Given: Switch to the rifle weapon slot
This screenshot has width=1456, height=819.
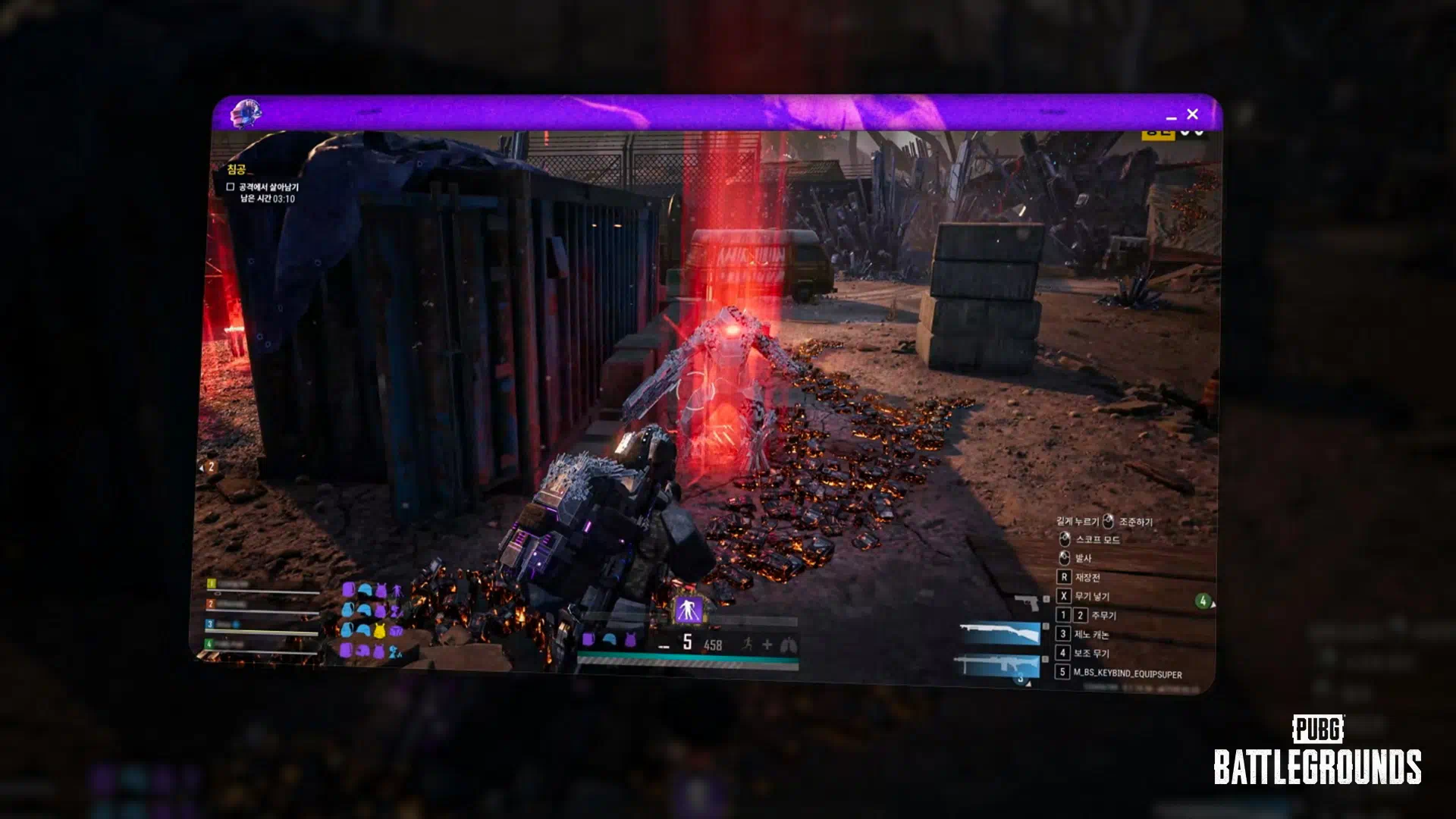Looking at the screenshot, I should pyautogui.click(x=996, y=666).
